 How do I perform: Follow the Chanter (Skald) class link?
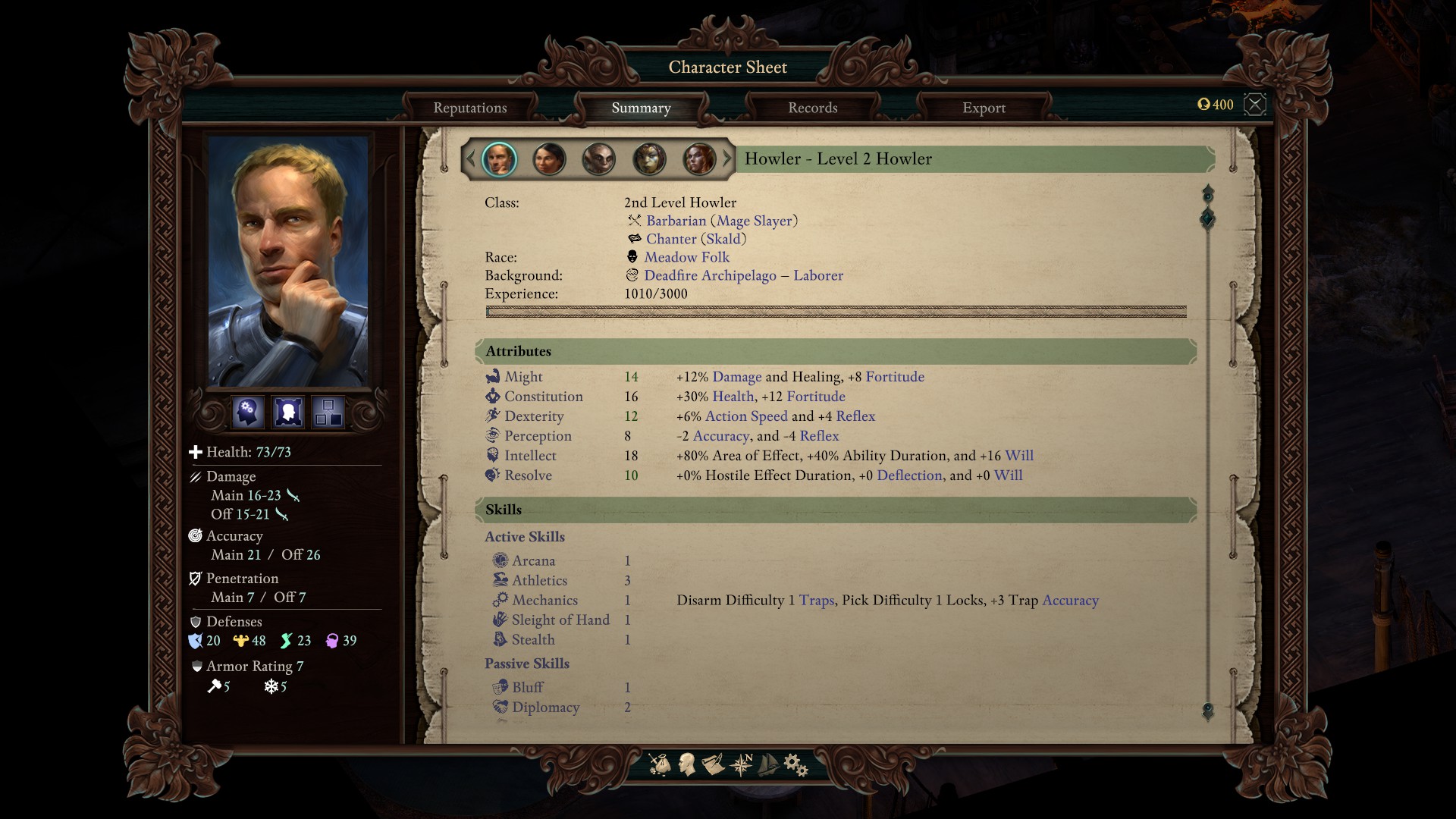tap(695, 239)
